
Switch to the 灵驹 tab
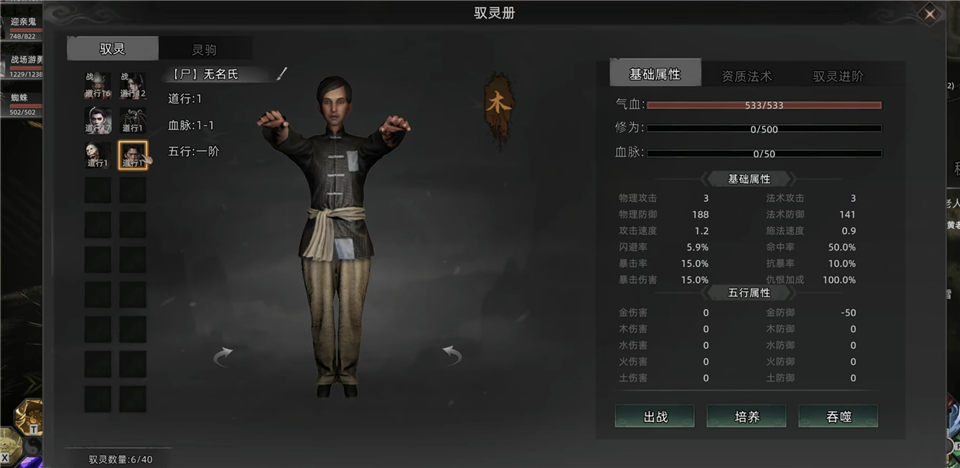coord(204,49)
